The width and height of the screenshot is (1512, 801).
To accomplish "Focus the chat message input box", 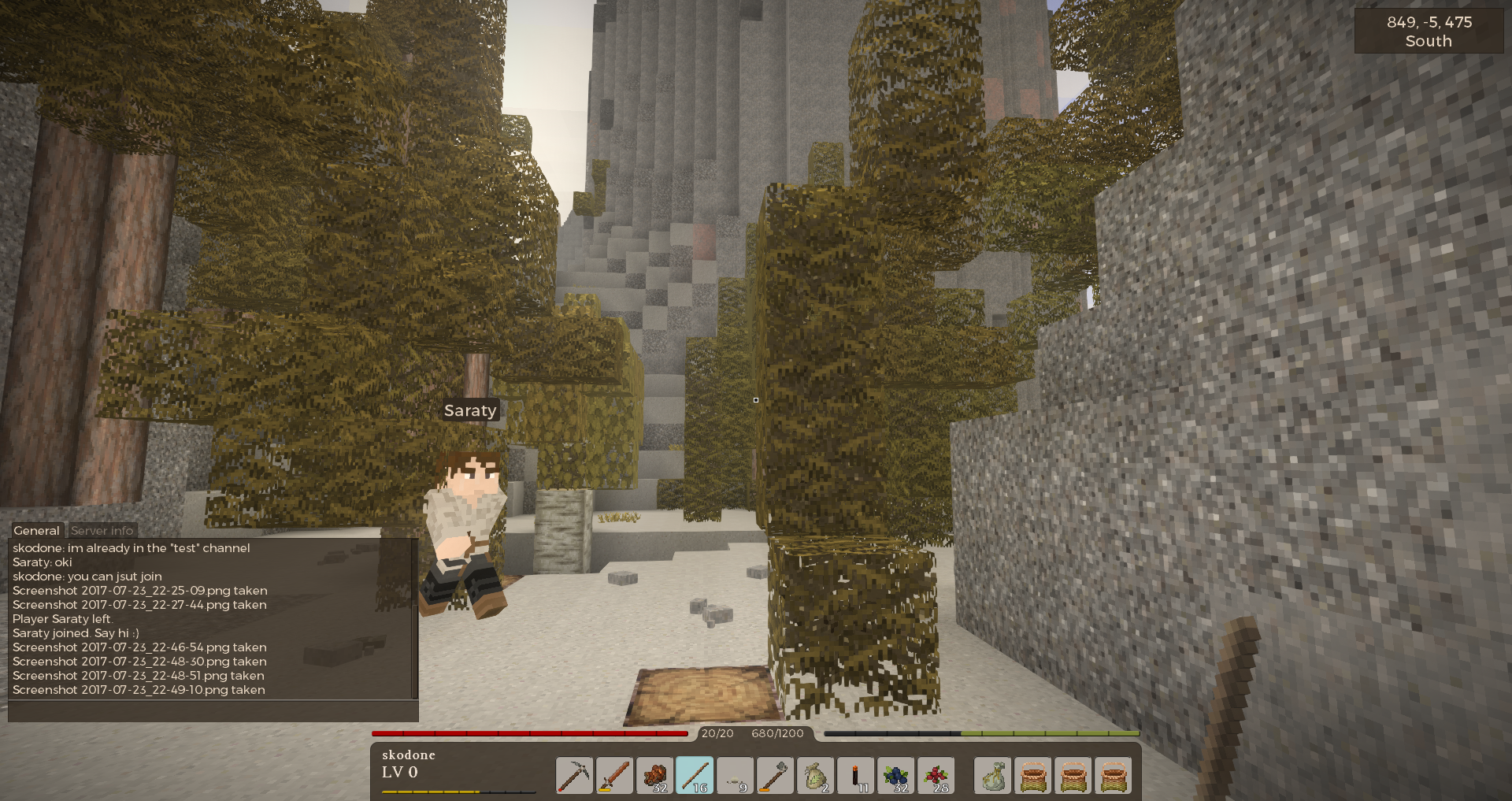I will 213,711.
